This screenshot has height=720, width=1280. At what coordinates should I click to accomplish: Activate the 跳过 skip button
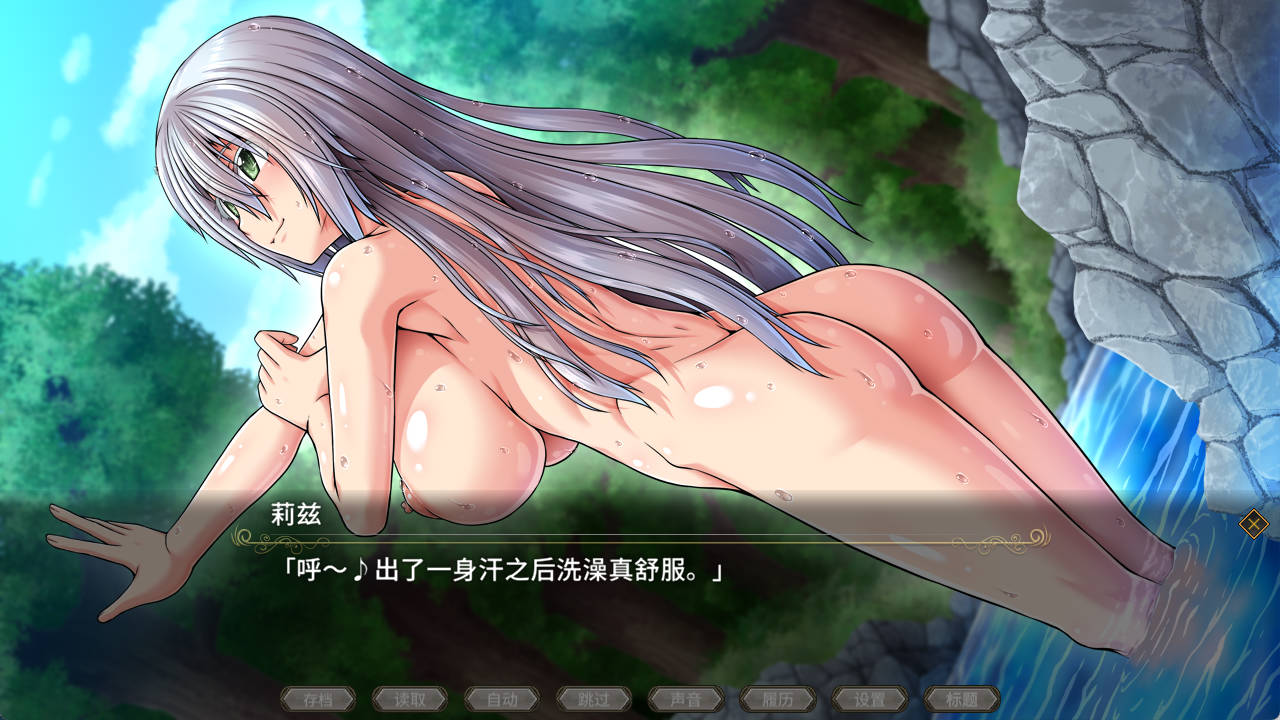click(x=594, y=699)
